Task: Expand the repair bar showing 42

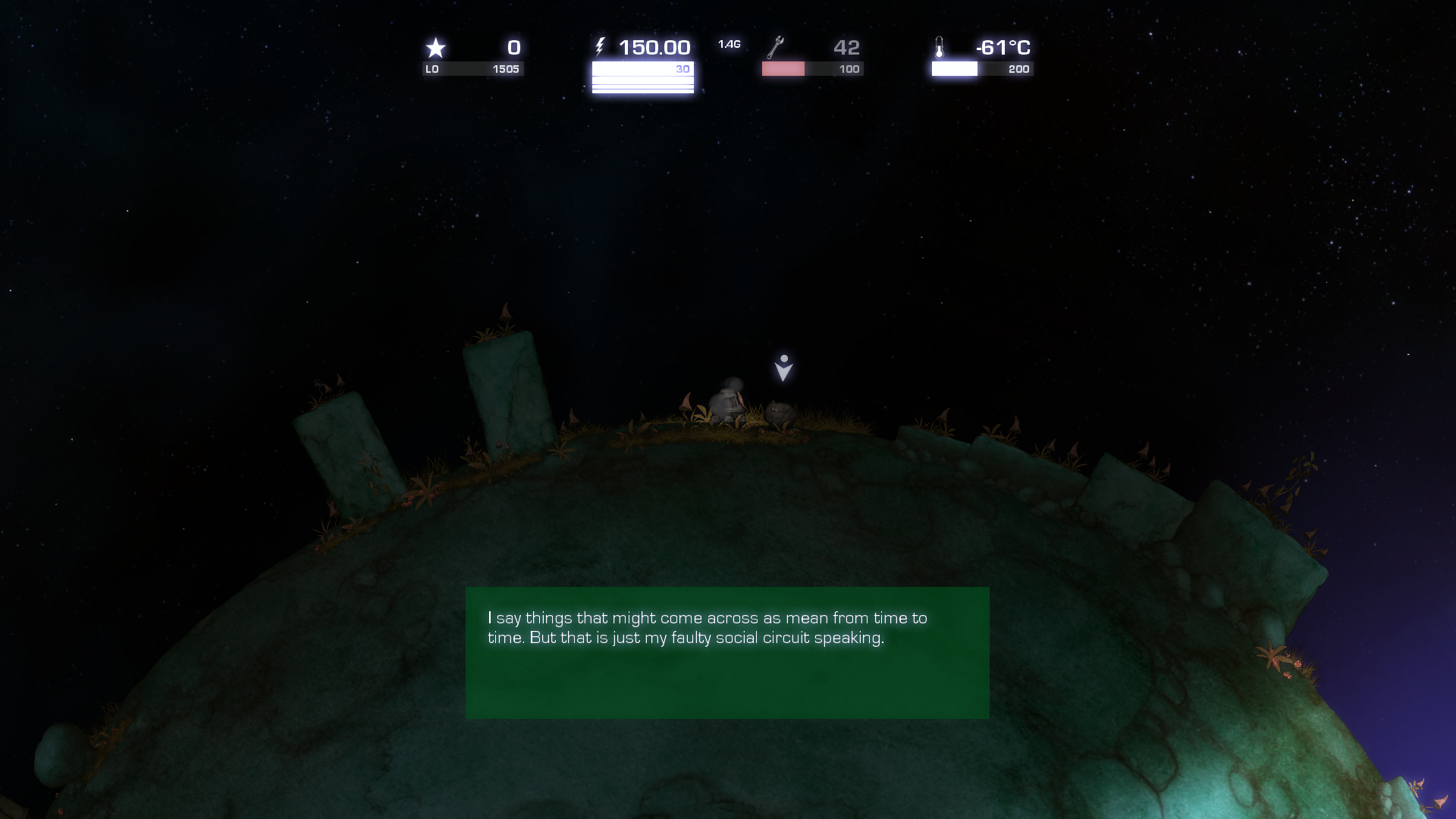Action: tap(848, 47)
